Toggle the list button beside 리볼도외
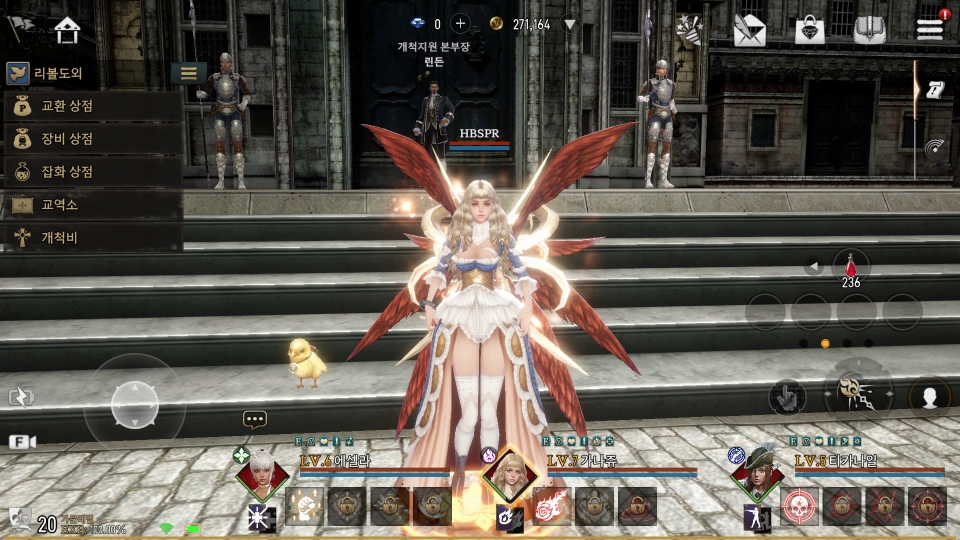Image resolution: width=960 pixels, height=540 pixels. point(188,73)
